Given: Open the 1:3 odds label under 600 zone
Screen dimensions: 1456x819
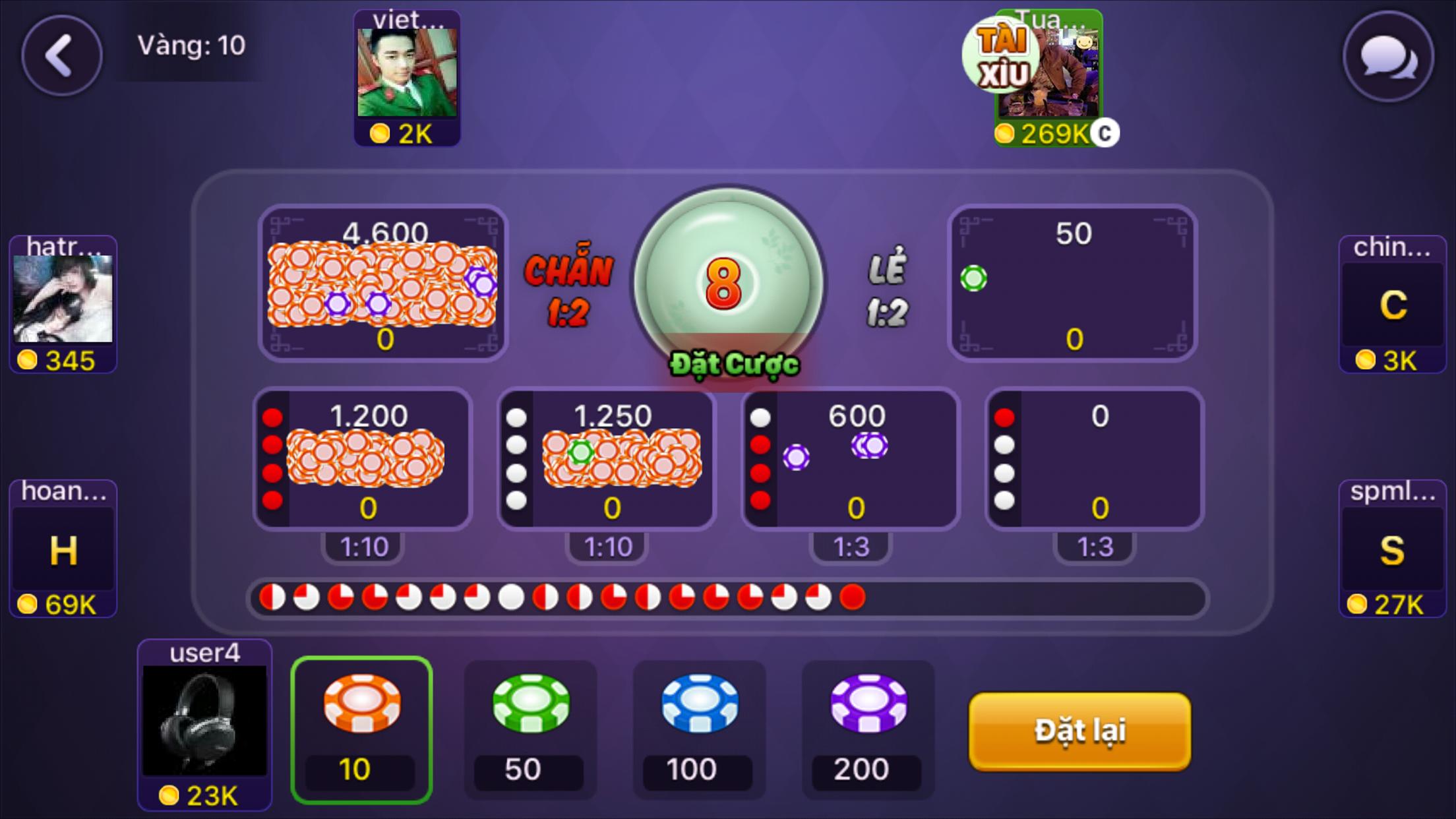Looking at the screenshot, I should (851, 545).
